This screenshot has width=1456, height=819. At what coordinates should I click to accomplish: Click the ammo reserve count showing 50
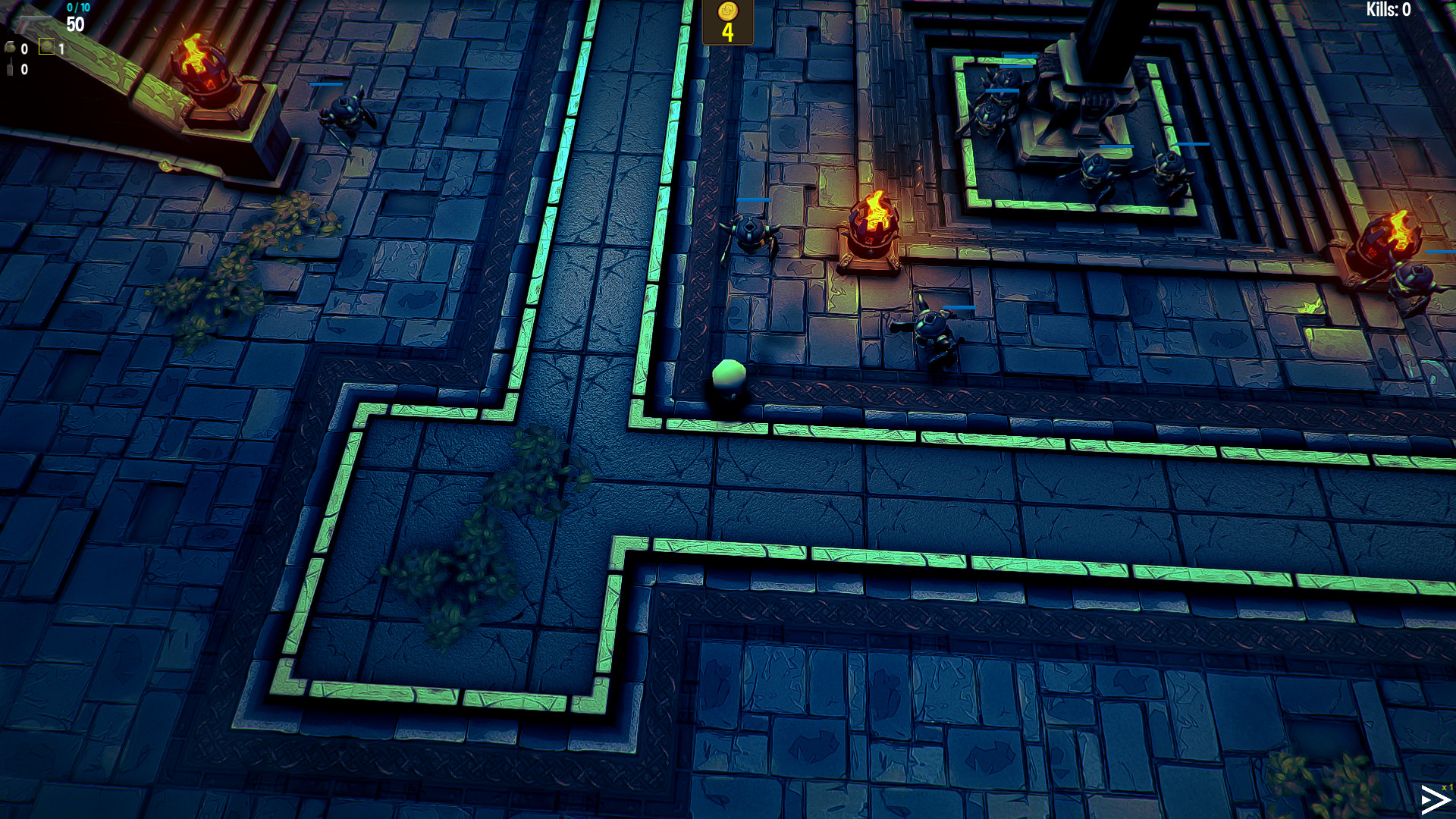click(x=75, y=24)
